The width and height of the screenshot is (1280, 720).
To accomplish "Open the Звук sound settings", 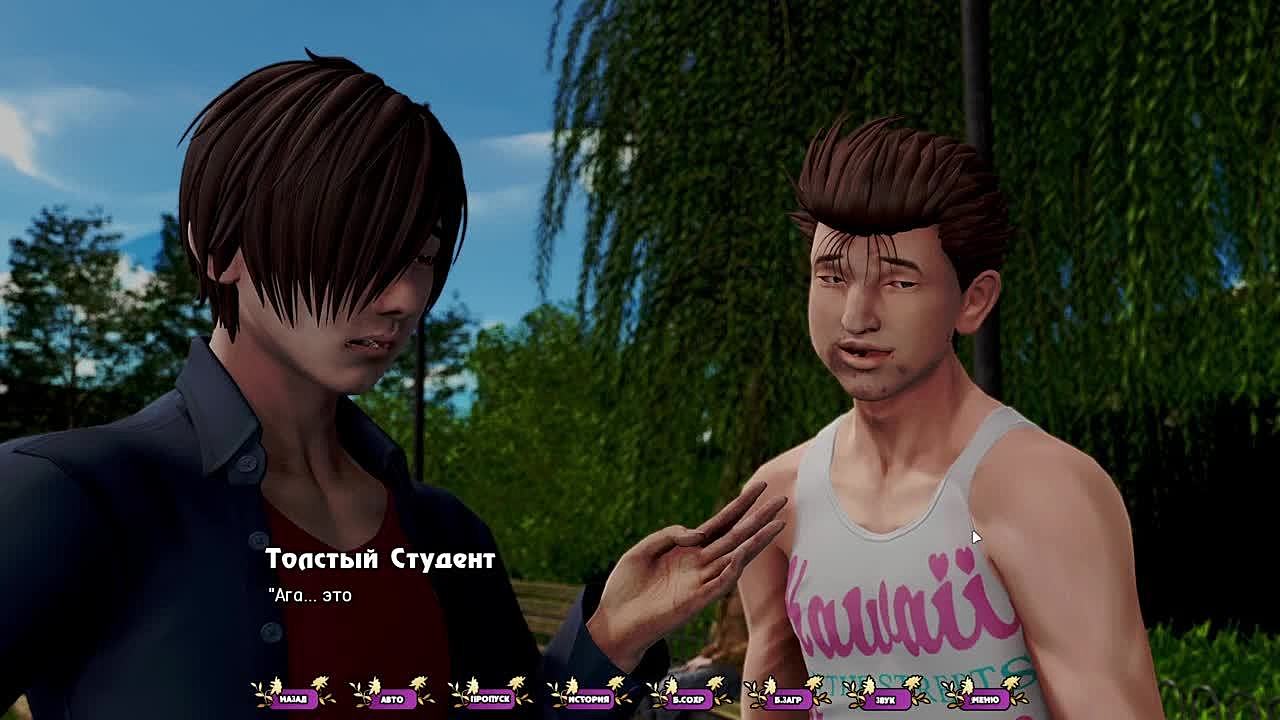I will [x=885, y=698].
